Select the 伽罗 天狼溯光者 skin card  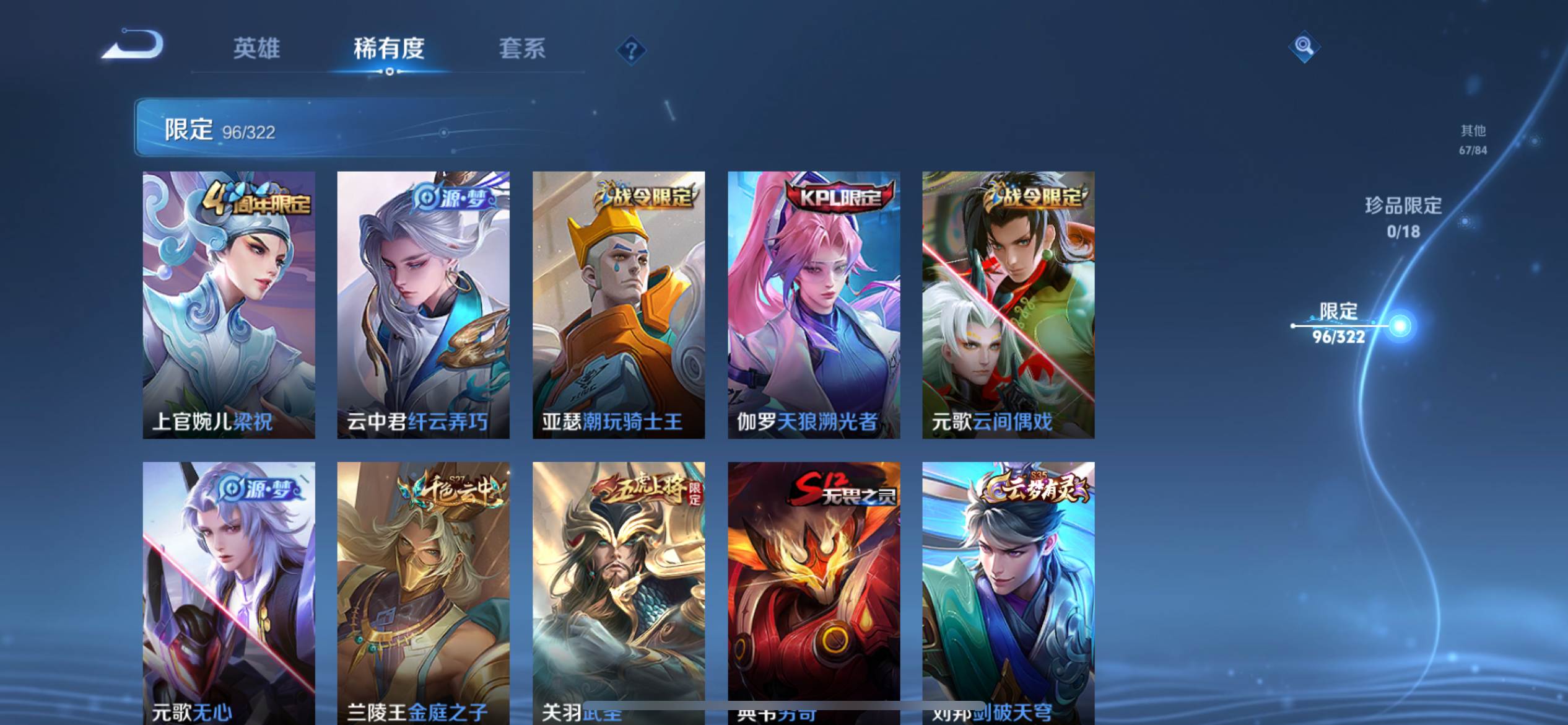coord(813,304)
